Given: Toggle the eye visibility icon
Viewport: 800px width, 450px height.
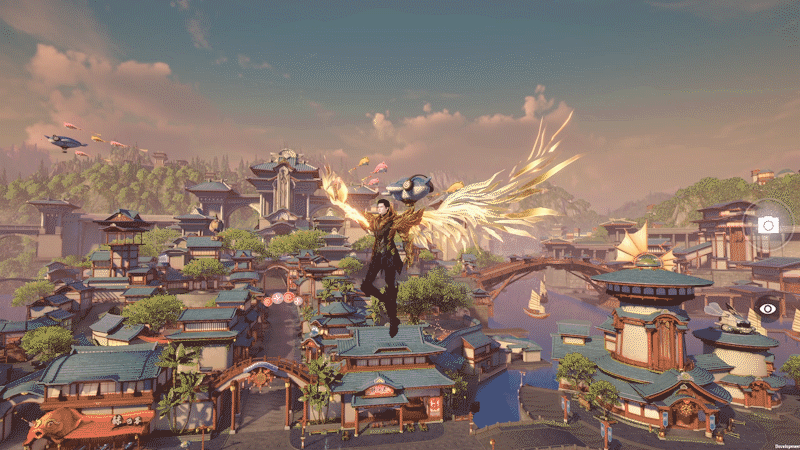Looking at the screenshot, I should point(768,309).
